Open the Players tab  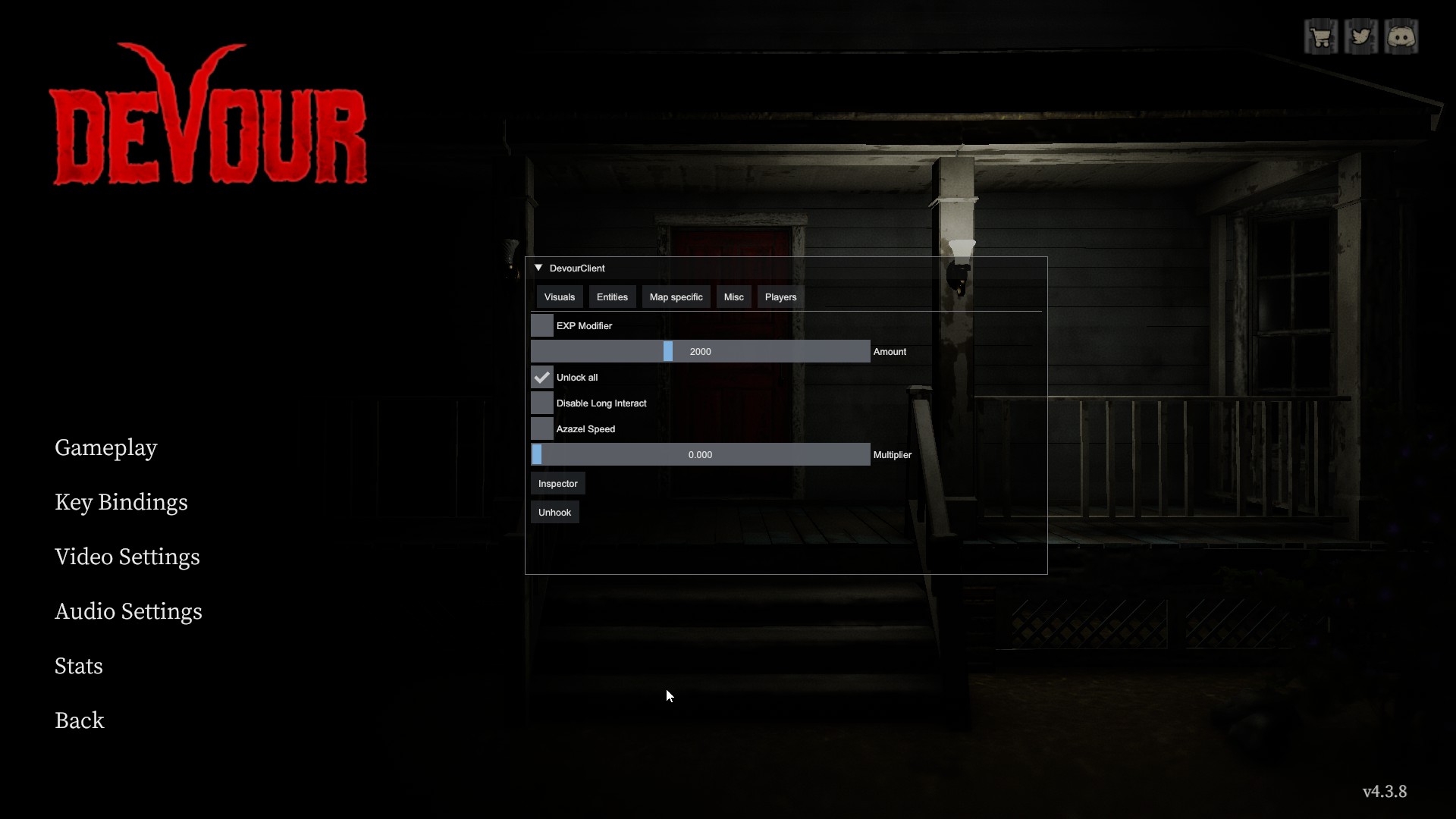[x=780, y=297]
